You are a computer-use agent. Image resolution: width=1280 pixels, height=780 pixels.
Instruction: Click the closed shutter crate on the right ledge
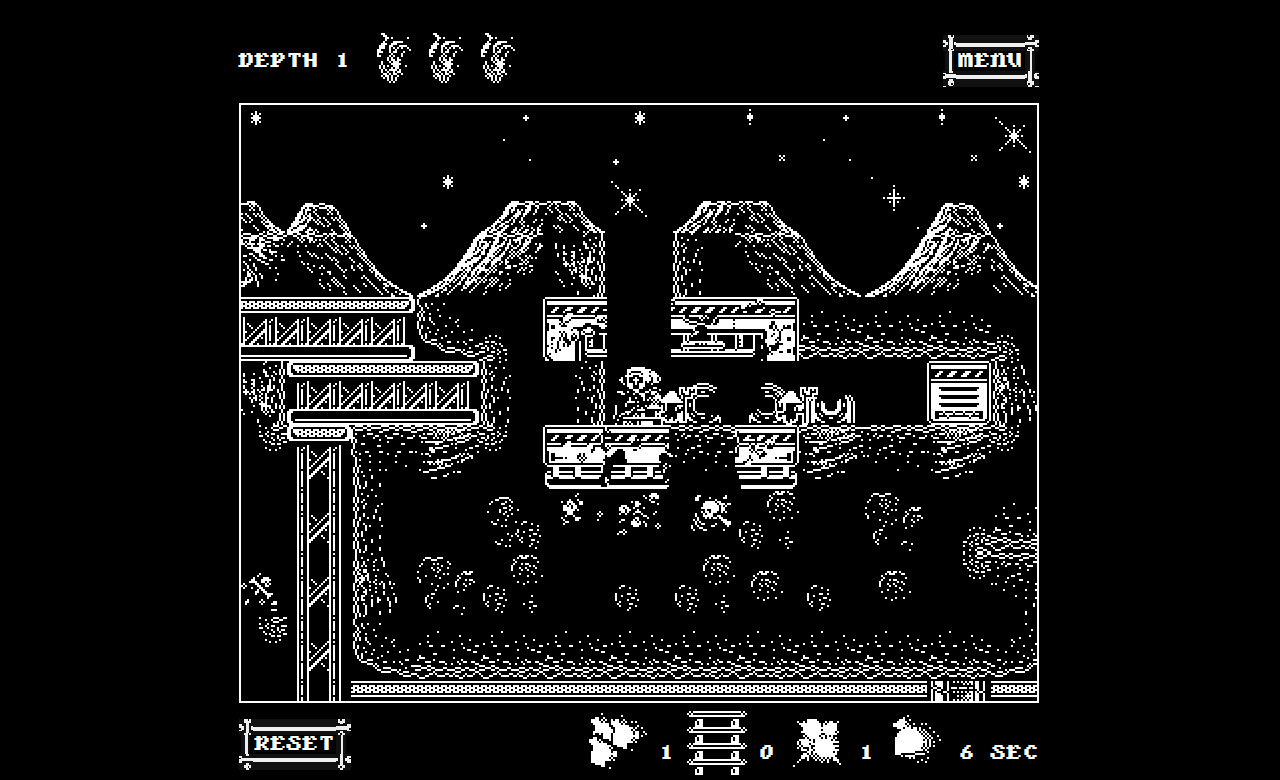[956, 392]
